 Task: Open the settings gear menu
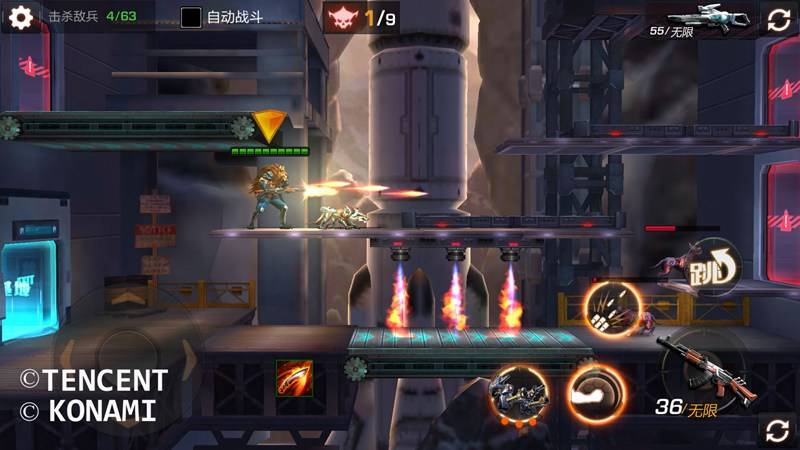pyautogui.click(x=20, y=17)
